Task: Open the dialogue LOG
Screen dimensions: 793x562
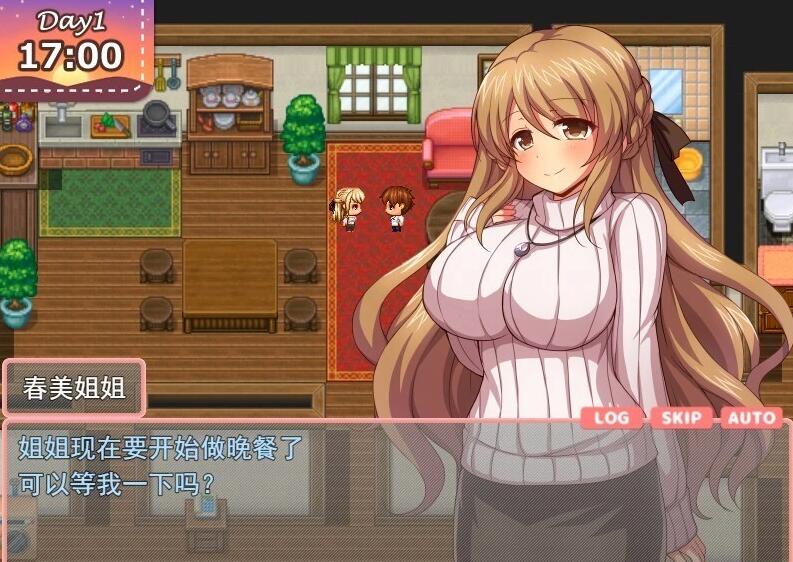Action: 612,417
